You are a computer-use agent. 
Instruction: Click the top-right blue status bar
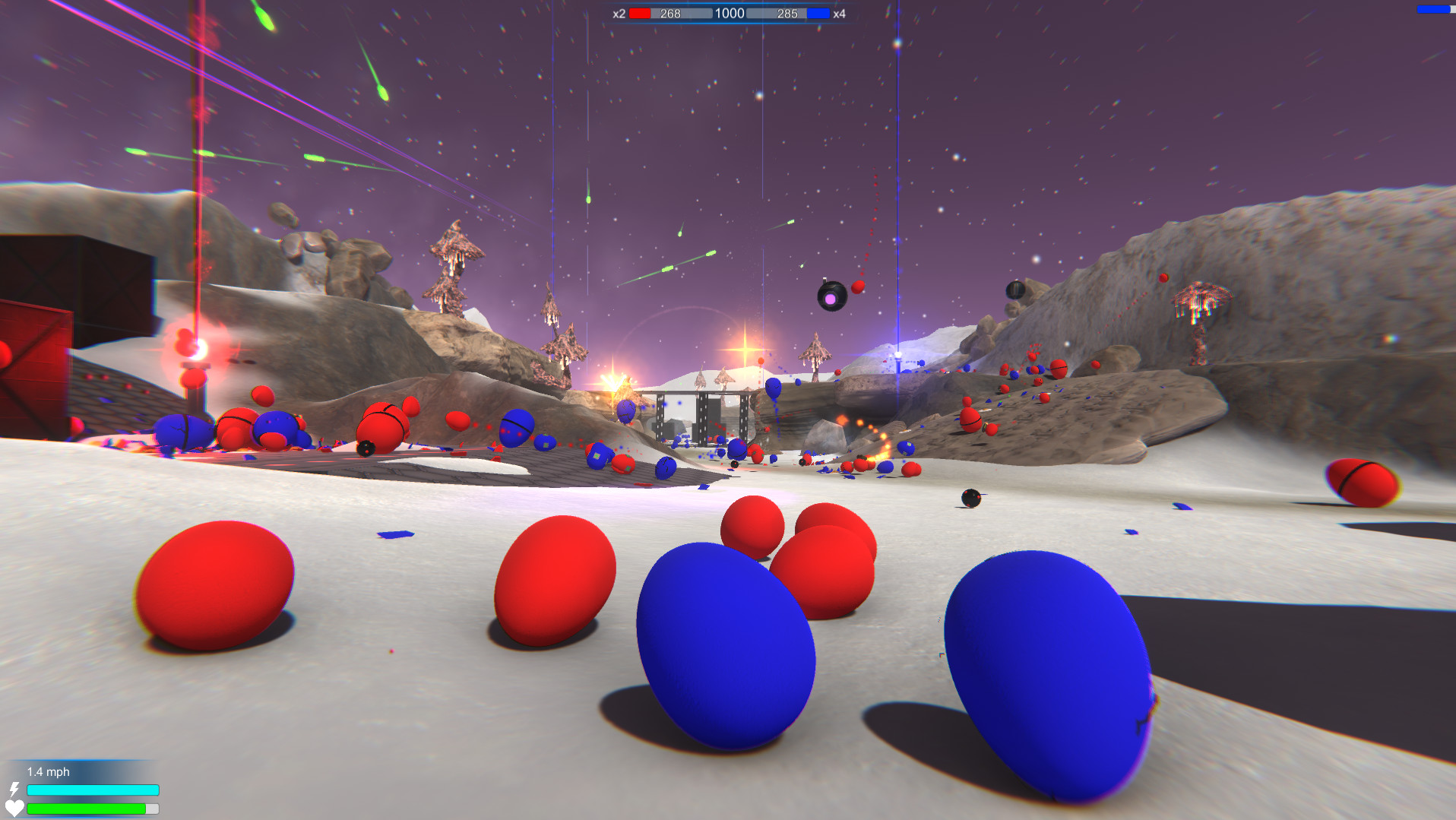tap(1435, 9)
